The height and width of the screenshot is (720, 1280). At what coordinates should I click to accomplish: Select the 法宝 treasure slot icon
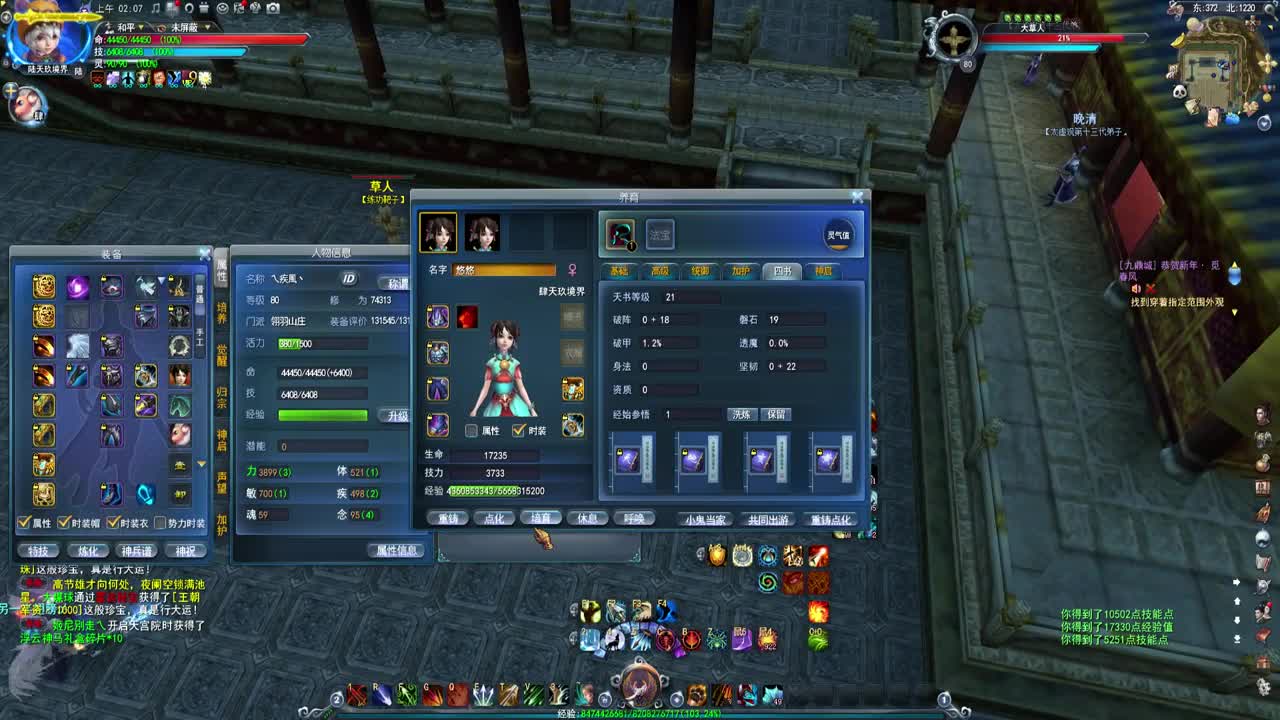[x=658, y=233]
